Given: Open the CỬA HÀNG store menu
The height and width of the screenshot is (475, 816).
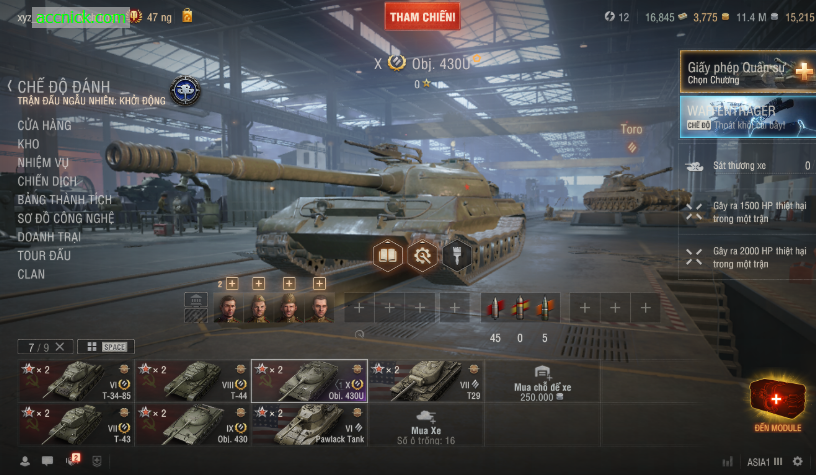Looking at the screenshot, I should [44, 125].
